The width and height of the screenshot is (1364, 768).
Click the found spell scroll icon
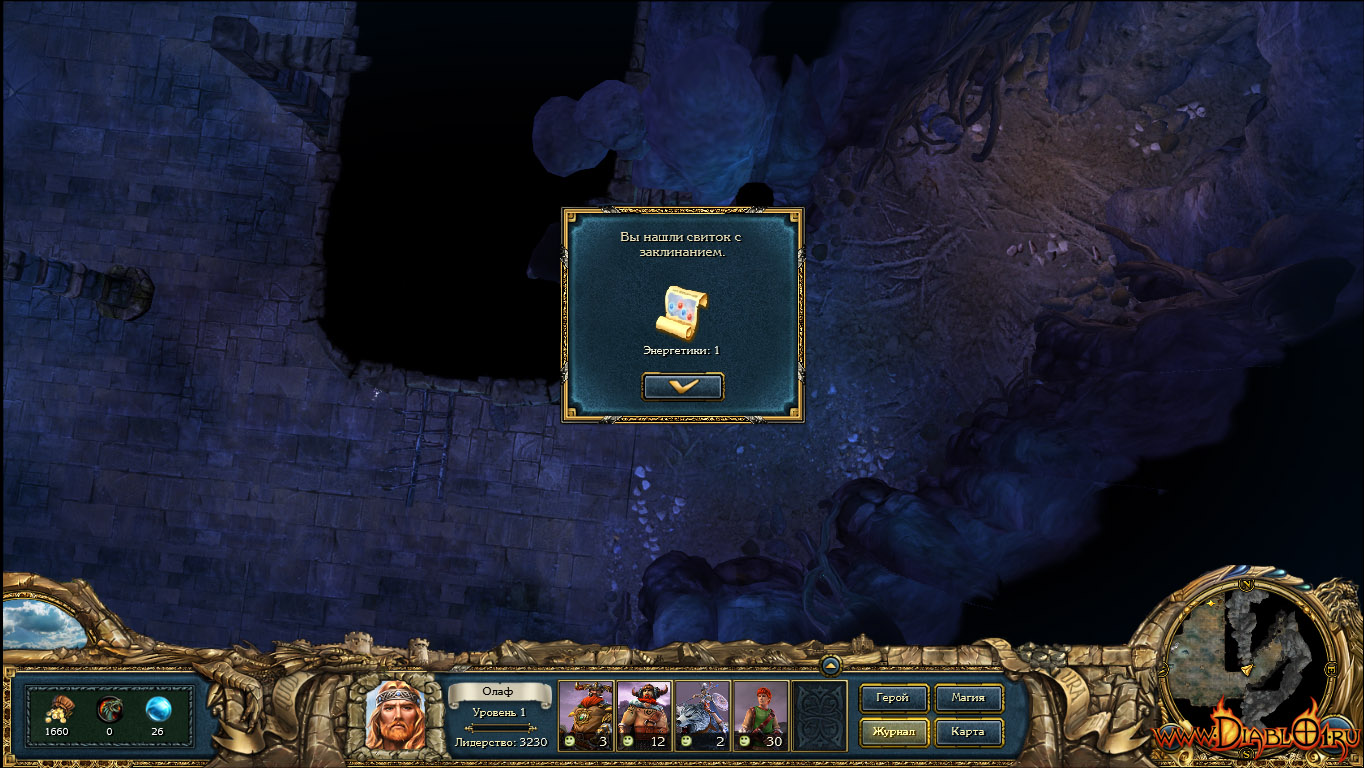click(681, 313)
